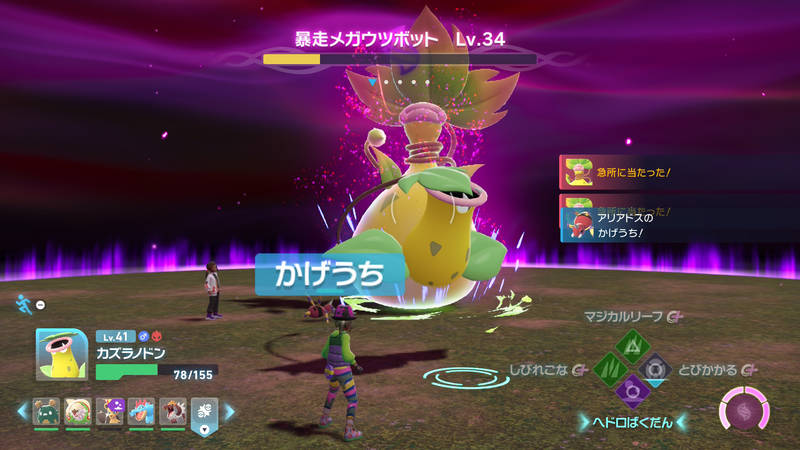
Task: Use the とびかかる move diamond
Action: (655, 370)
